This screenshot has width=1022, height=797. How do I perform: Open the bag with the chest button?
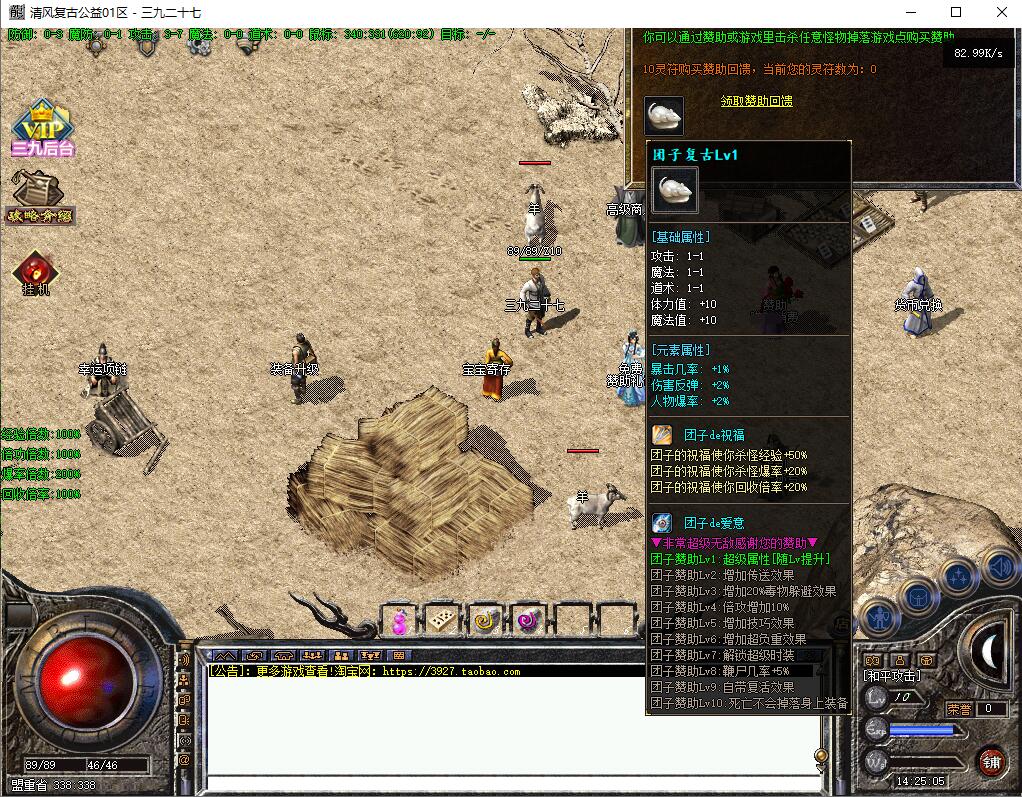(916, 597)
